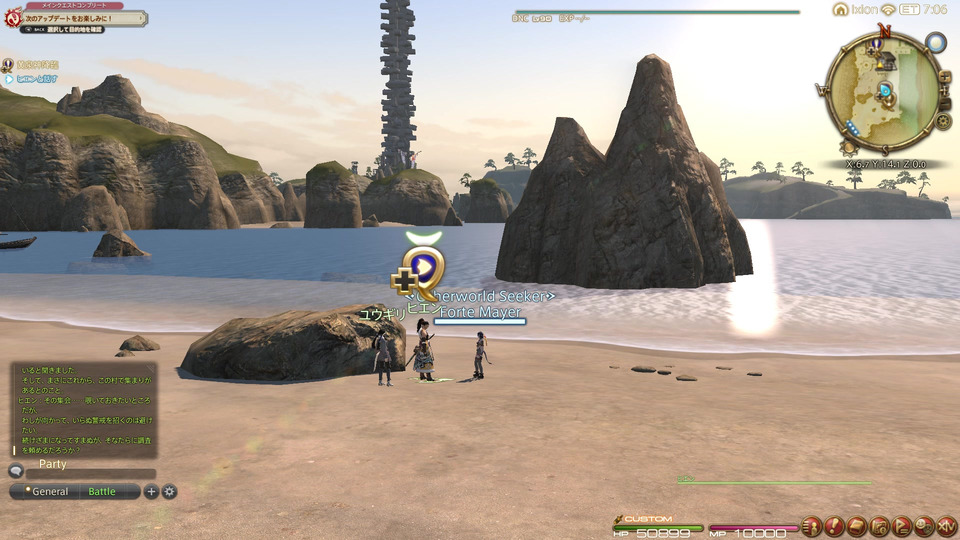Select the main scenario quest guide banner
960x540 pixels.
click(75, 18)
